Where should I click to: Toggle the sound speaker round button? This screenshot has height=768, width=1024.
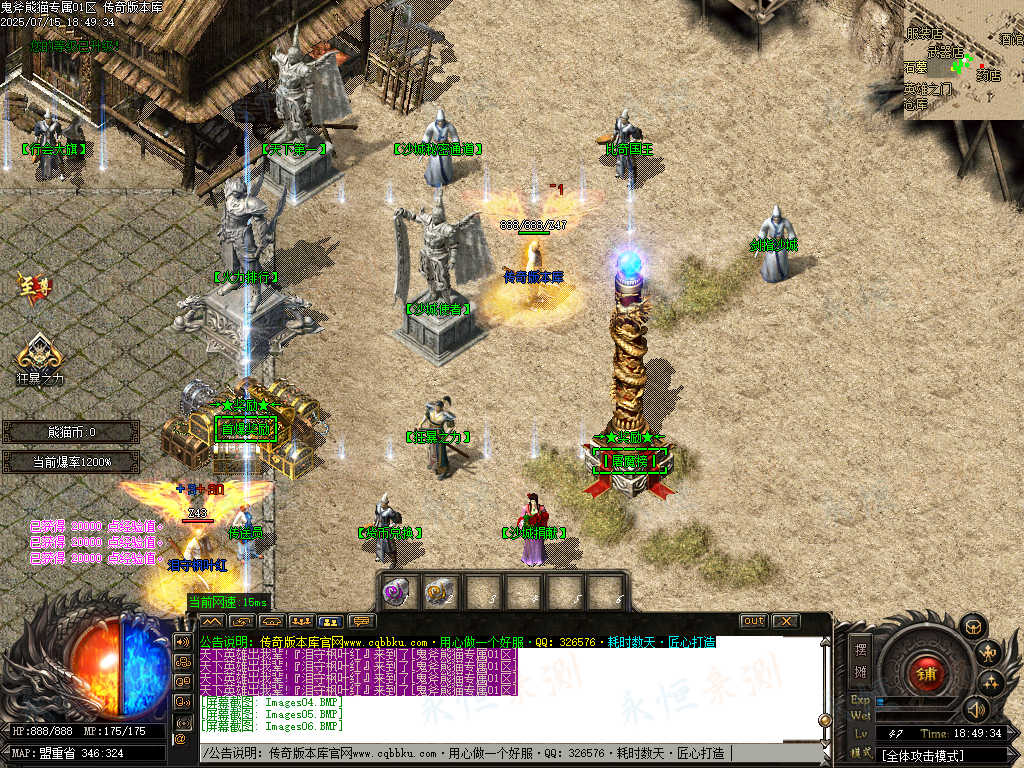[976, 709]
